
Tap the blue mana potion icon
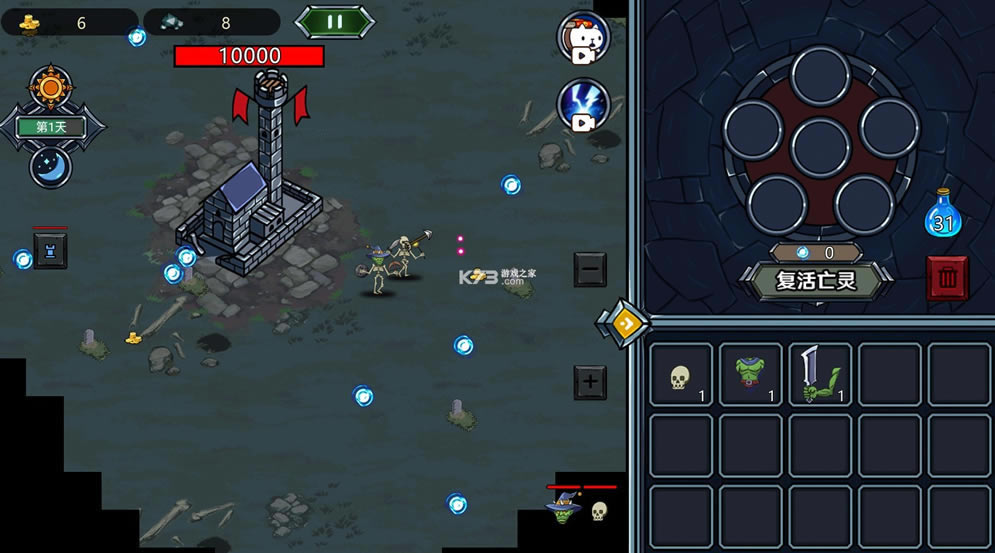pyautogui.click(x=942, y=214)
